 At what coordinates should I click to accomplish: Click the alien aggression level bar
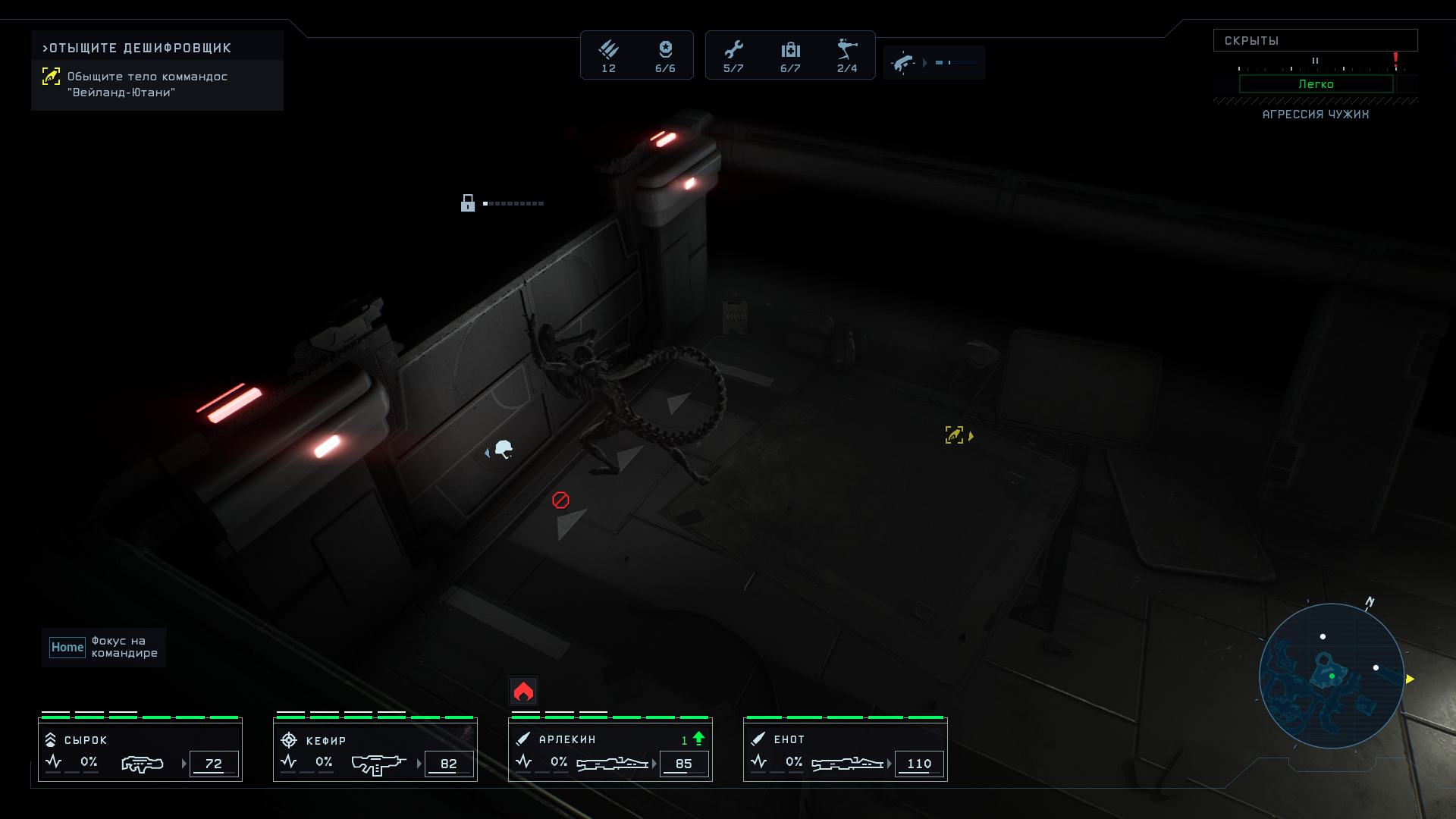point(1316,84)
